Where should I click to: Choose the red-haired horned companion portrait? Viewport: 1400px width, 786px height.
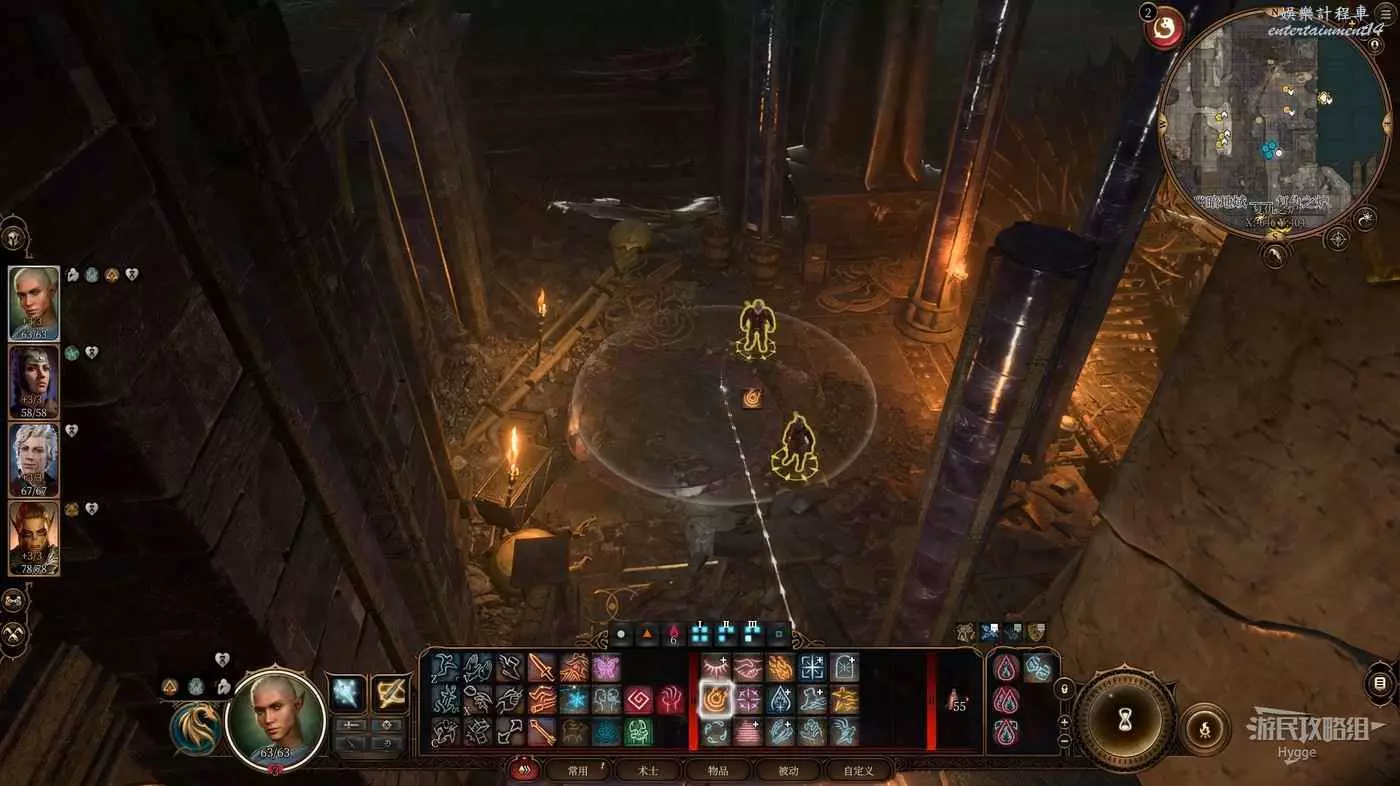tap(34, 537)
